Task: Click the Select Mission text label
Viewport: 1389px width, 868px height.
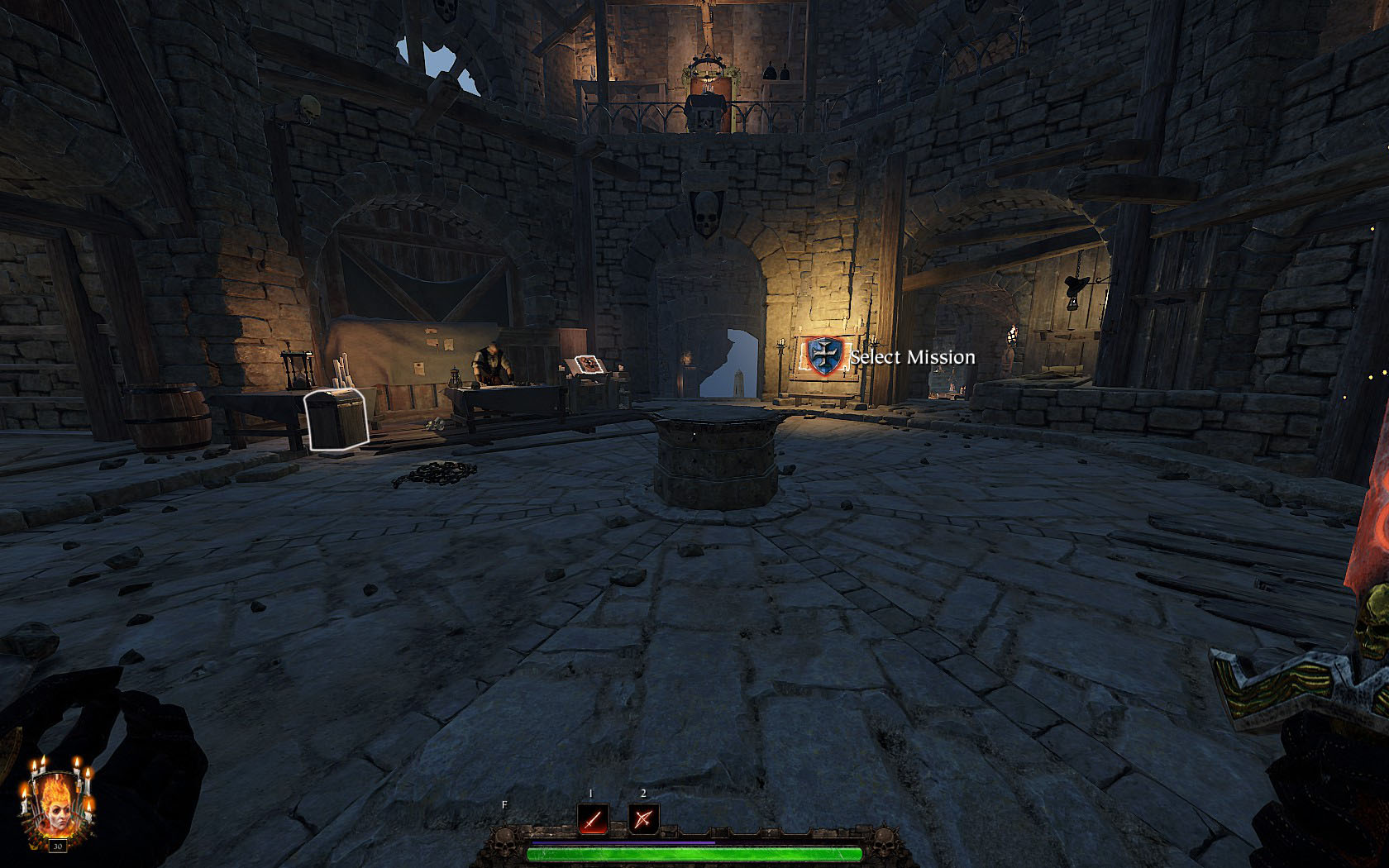Action: (914, 357)
